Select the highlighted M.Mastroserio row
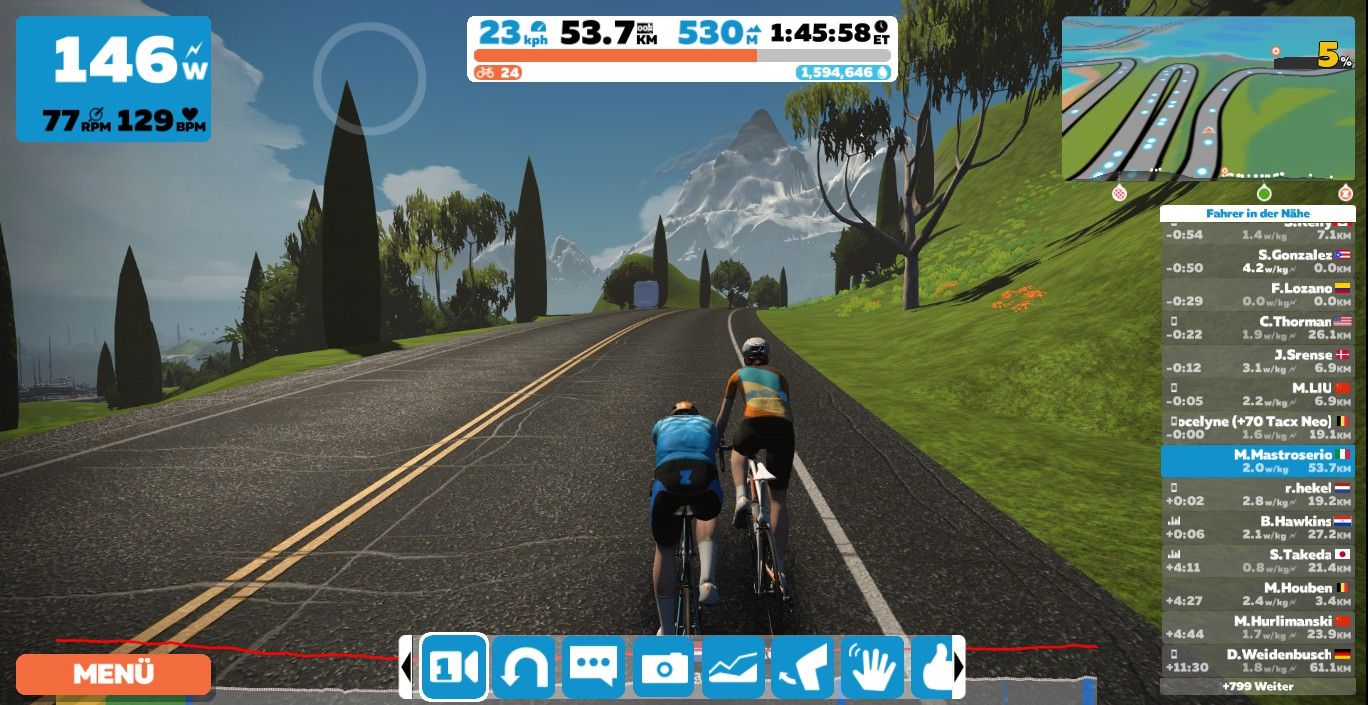Image resolution: width=1368 pixels, height=705 pixels. click(1258, 461)
